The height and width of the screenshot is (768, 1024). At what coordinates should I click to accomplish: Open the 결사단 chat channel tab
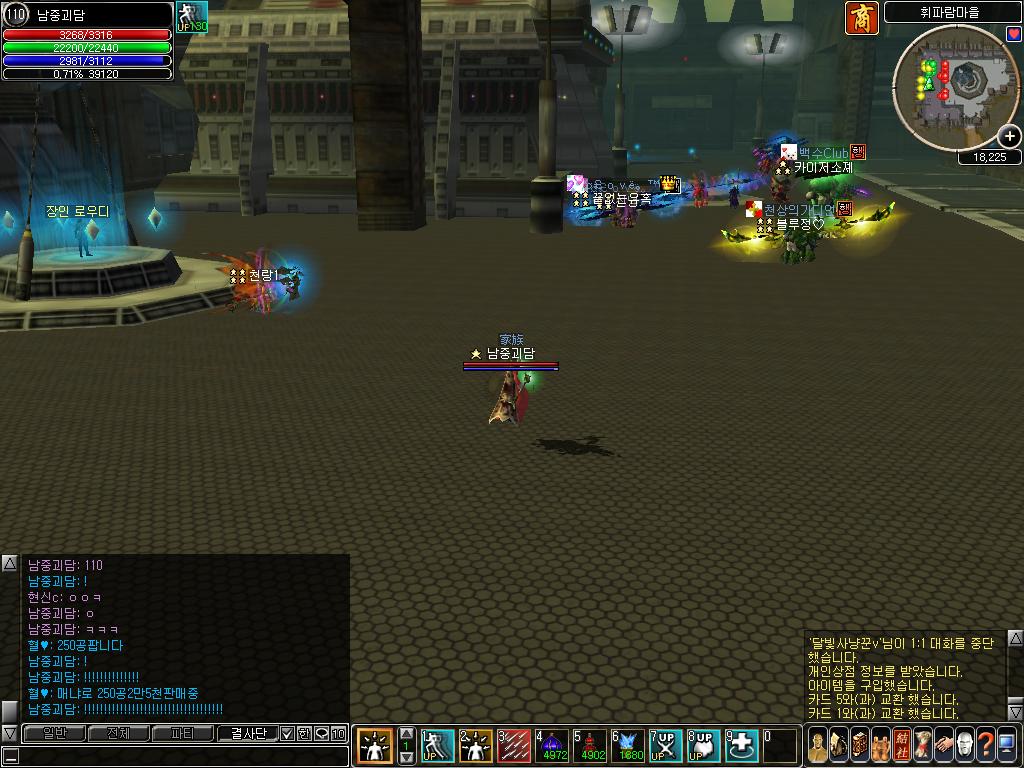(247, 734)
